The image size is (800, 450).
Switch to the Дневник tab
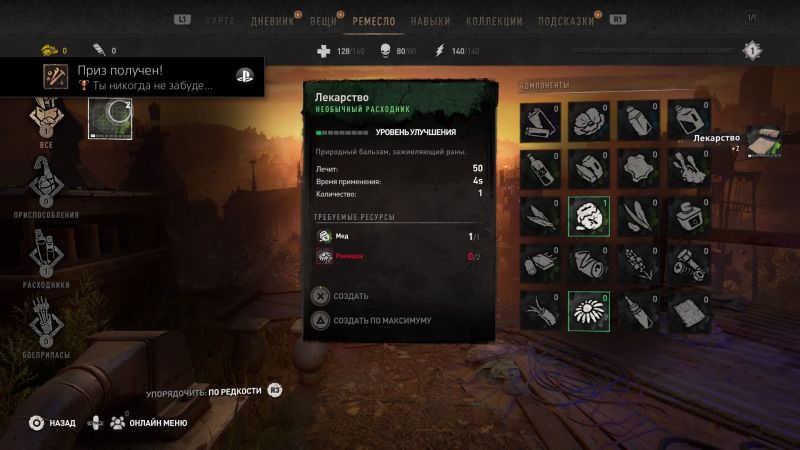coord(273,21)
